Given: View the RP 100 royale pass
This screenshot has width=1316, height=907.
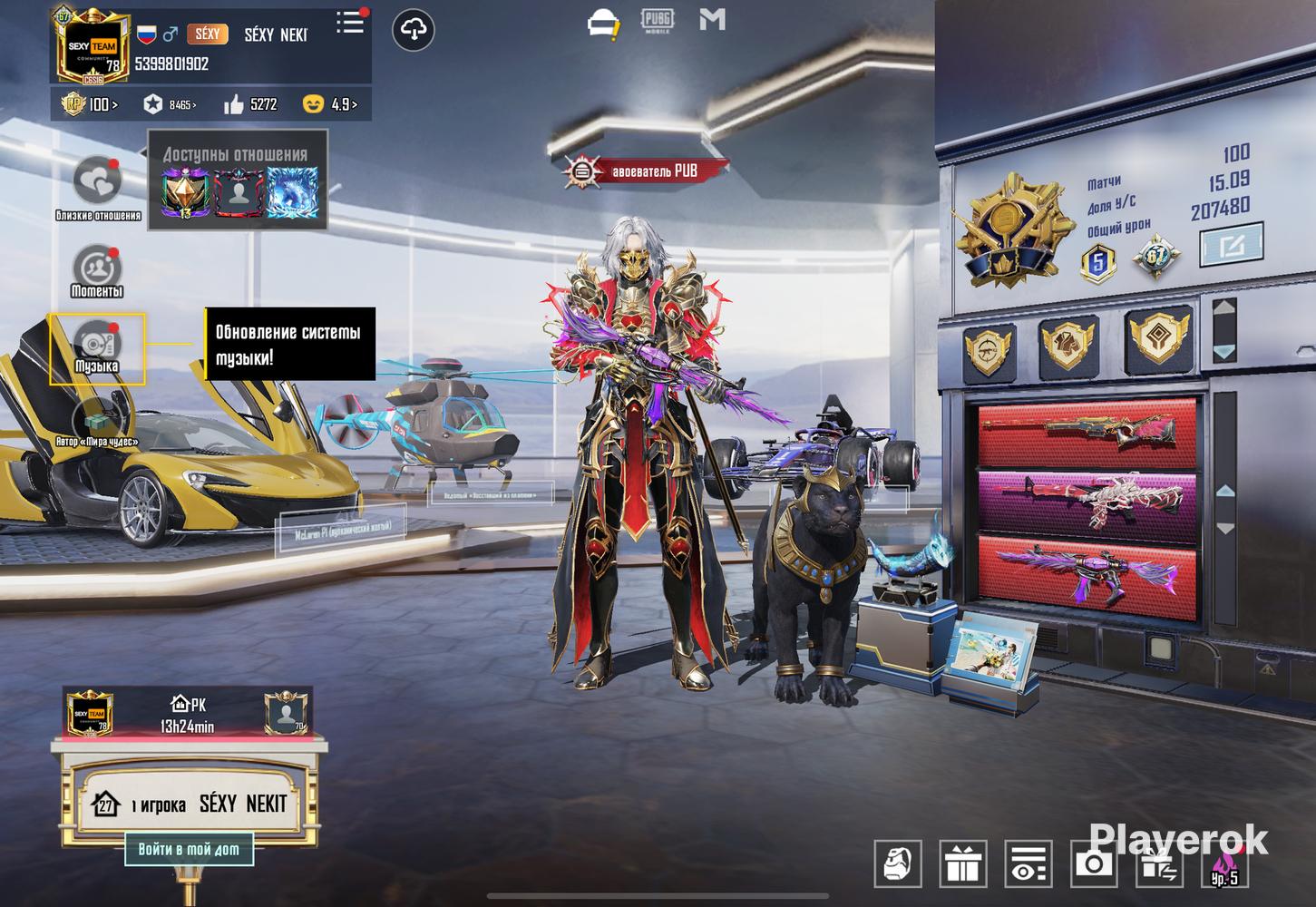Looking at the screenshot, I should pos(89,105).
